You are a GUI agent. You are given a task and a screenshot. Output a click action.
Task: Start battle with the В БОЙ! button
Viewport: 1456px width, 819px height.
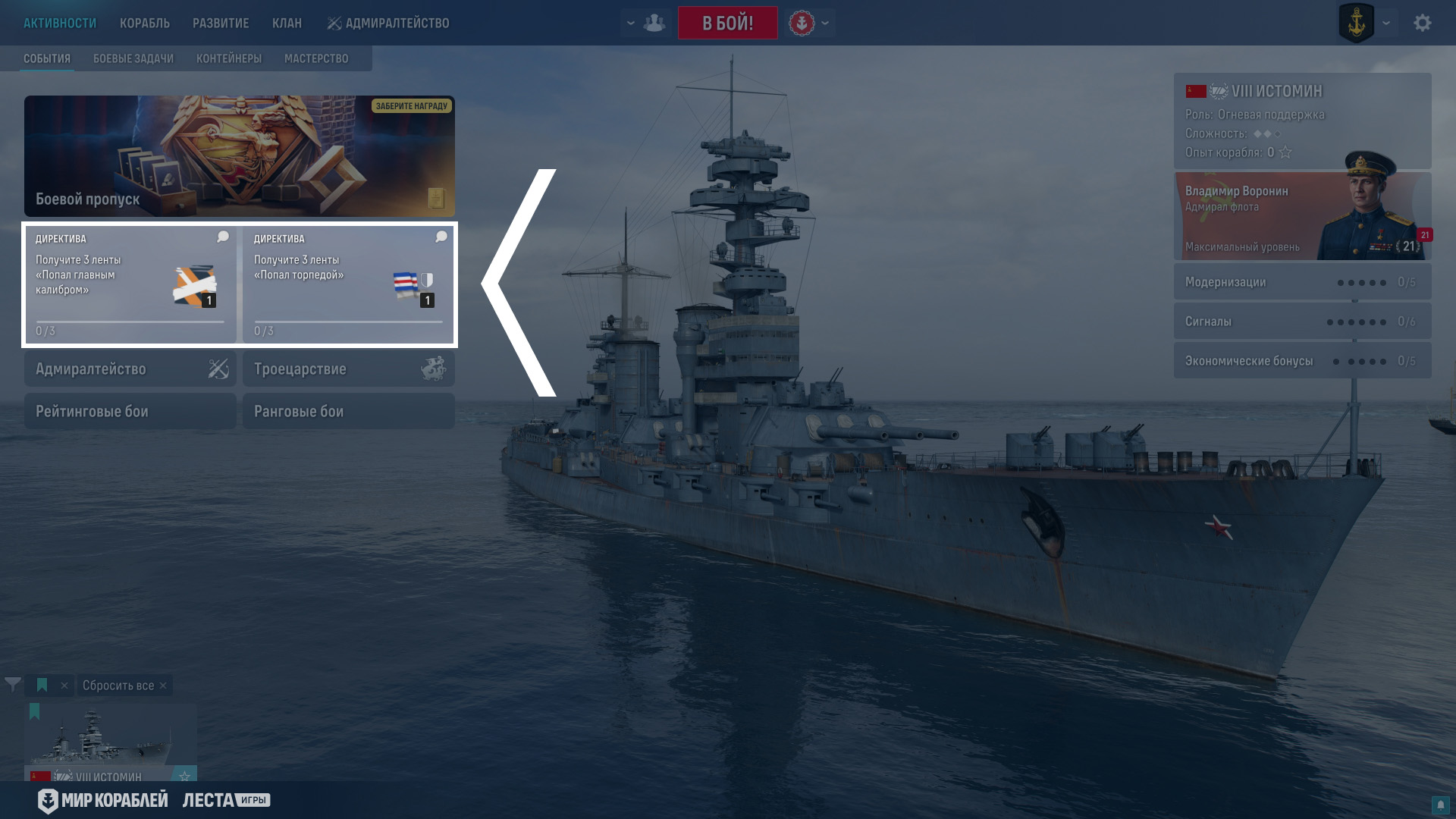click(x=727, y=23)
